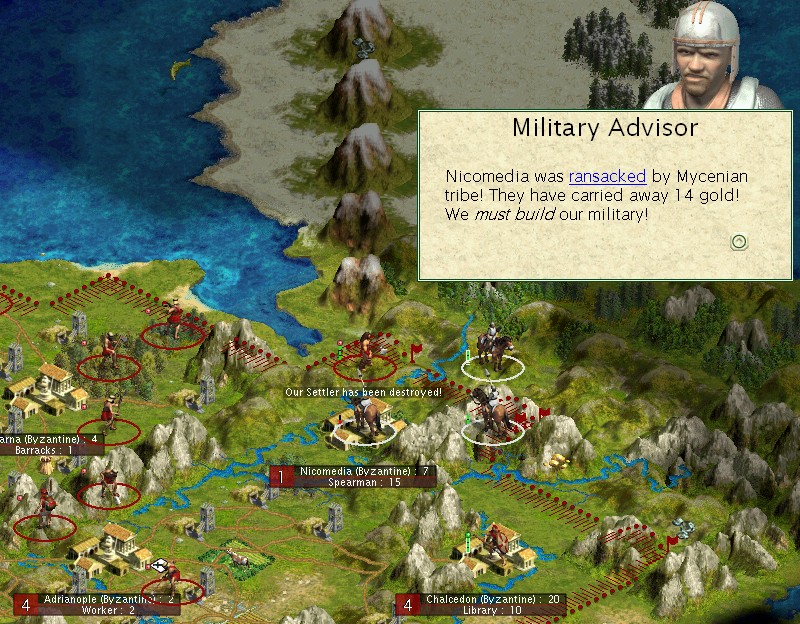Dismiss the Military Advisor popup with circle button
The width and height of the screenshot is (800, 624).
739,241
